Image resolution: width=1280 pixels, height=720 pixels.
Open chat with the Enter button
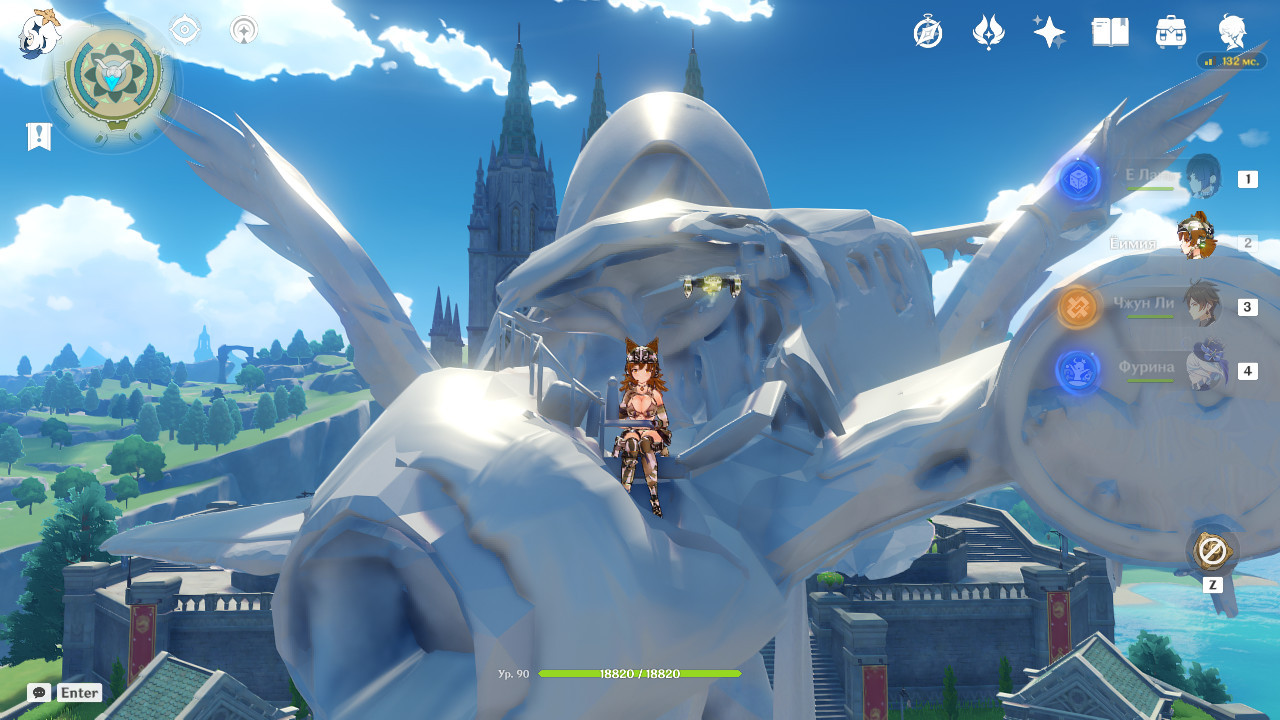(80, 692)
